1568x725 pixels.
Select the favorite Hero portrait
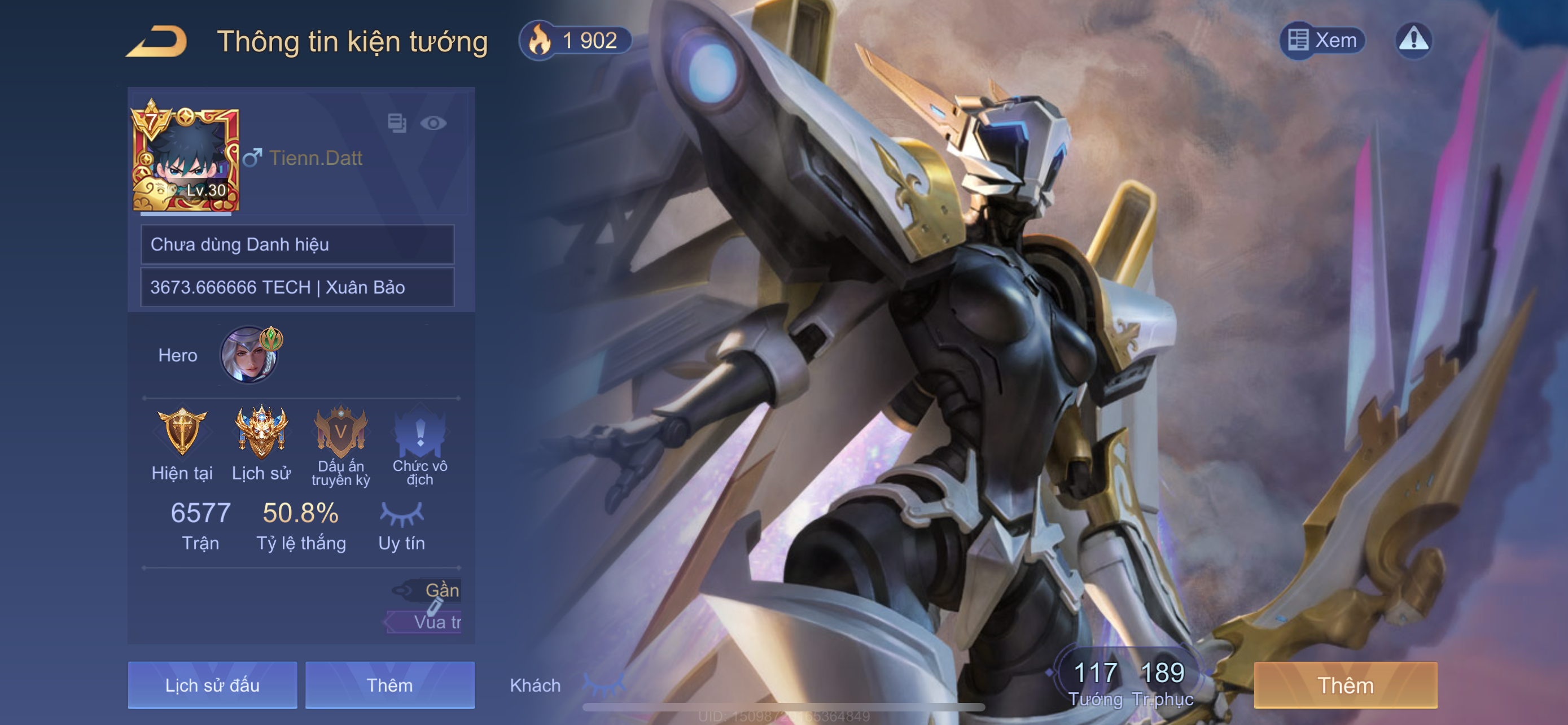click(x=249, y=355)
